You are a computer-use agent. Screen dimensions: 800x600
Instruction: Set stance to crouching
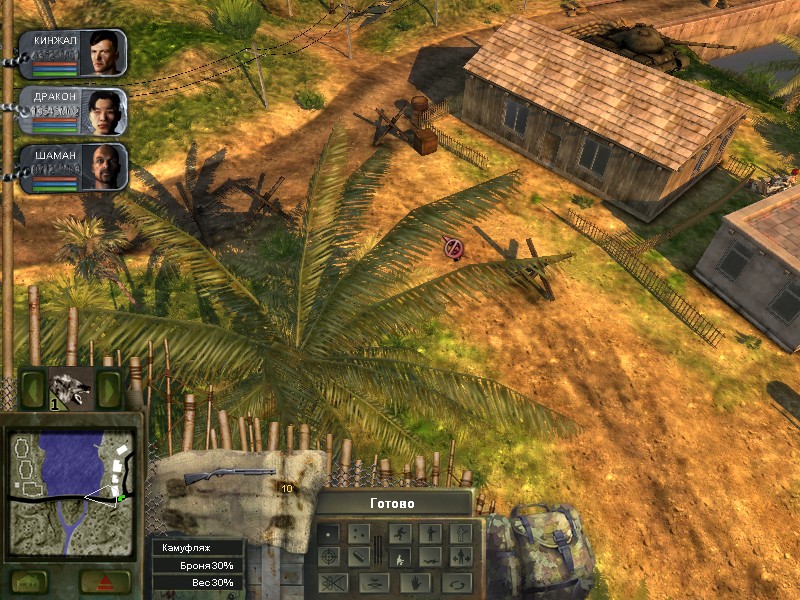click(x=400, y=557)
